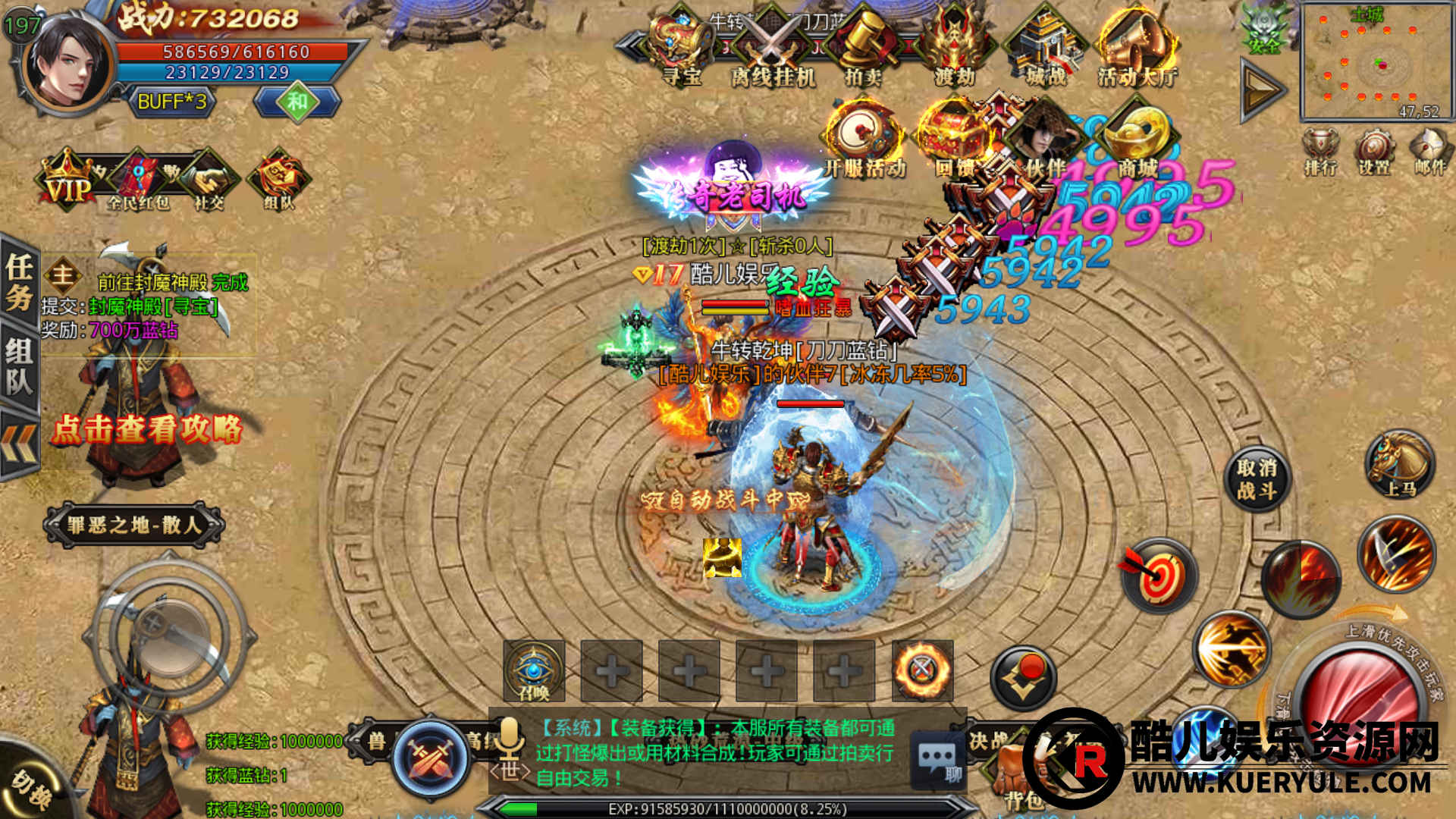Open the 邮件 mail icon
Image resolution: width=1456 pixels, height=819 pixels.
click(1429, 152)
